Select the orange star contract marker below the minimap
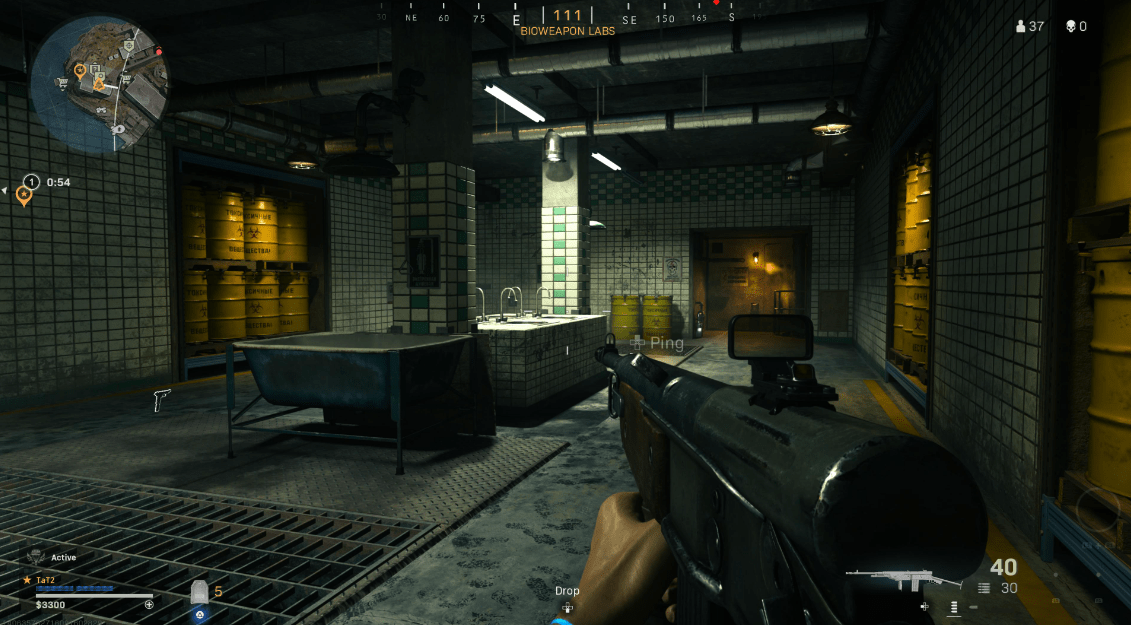 [x=23, y=194]
